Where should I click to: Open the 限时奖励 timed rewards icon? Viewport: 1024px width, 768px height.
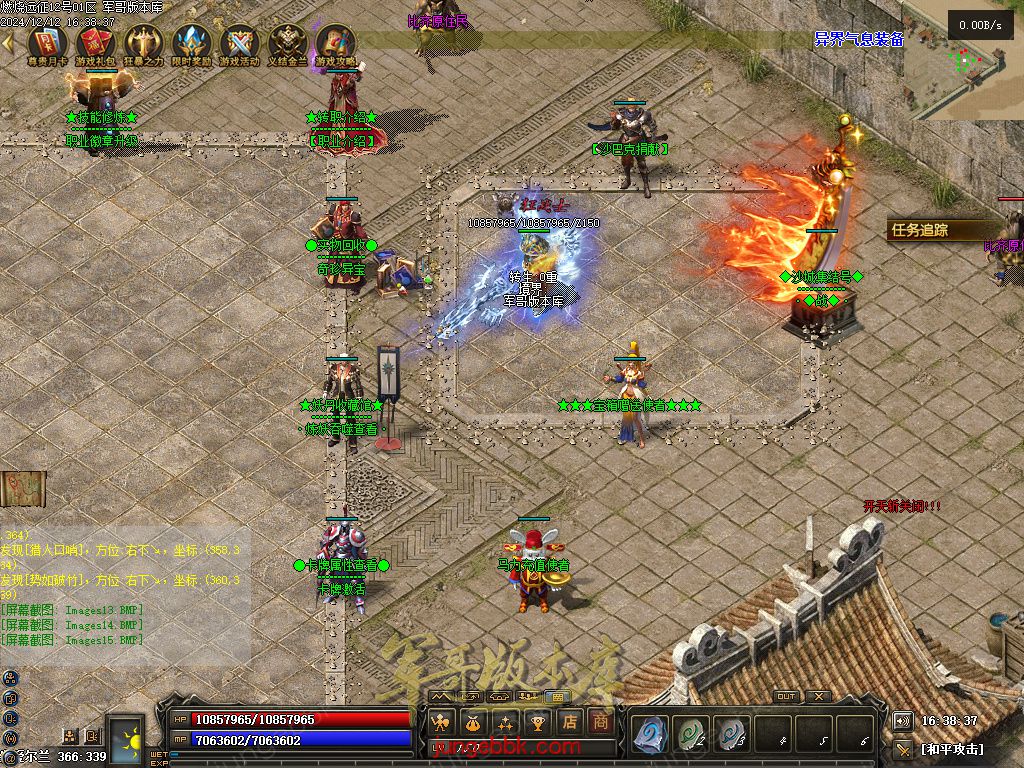[x=191, y=43]
